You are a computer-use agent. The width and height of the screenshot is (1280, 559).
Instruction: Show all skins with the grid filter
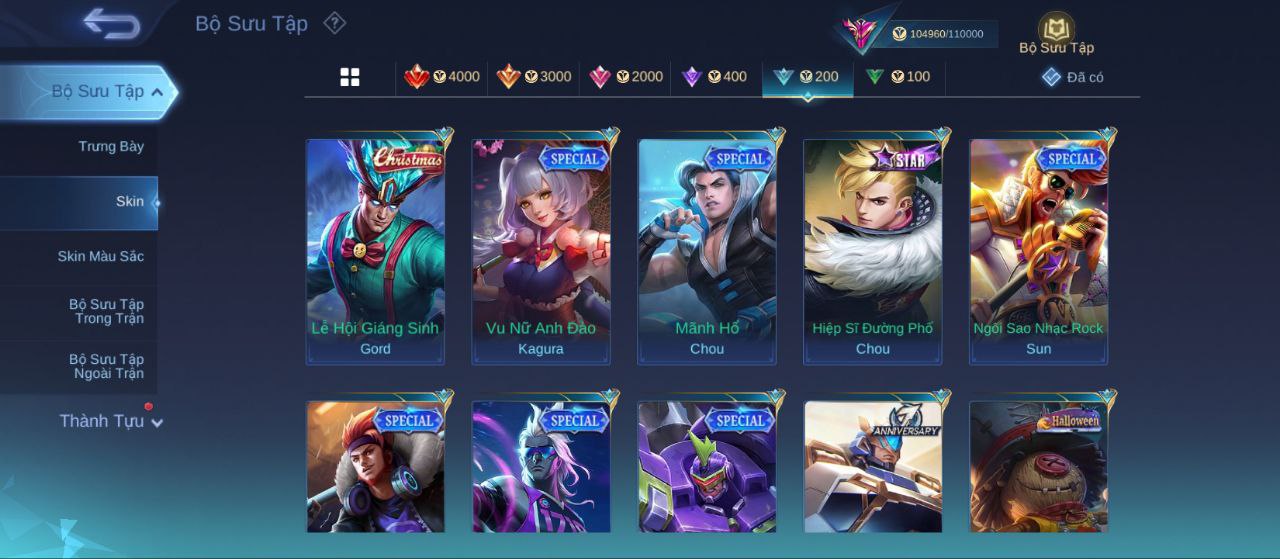pos(350,77)
